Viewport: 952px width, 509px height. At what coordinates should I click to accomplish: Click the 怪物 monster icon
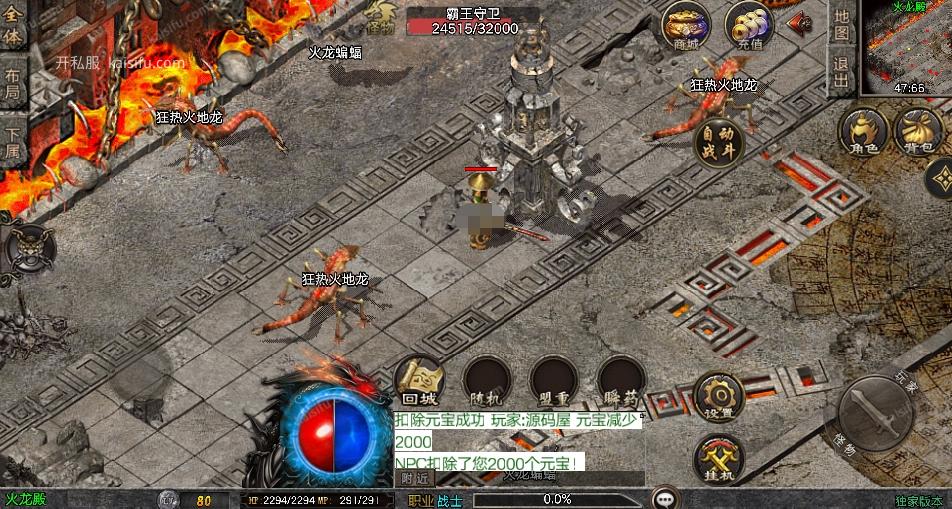382,20
